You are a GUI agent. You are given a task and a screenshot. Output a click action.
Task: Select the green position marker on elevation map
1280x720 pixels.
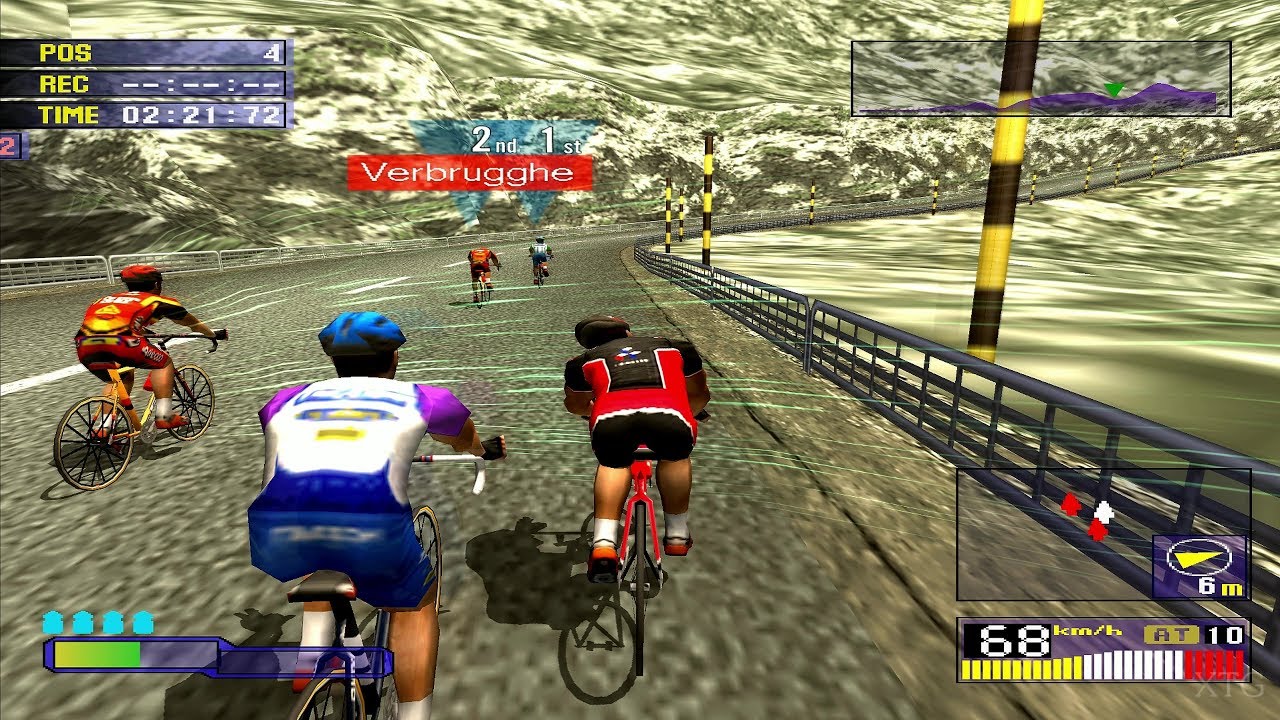coord(1113,89)
